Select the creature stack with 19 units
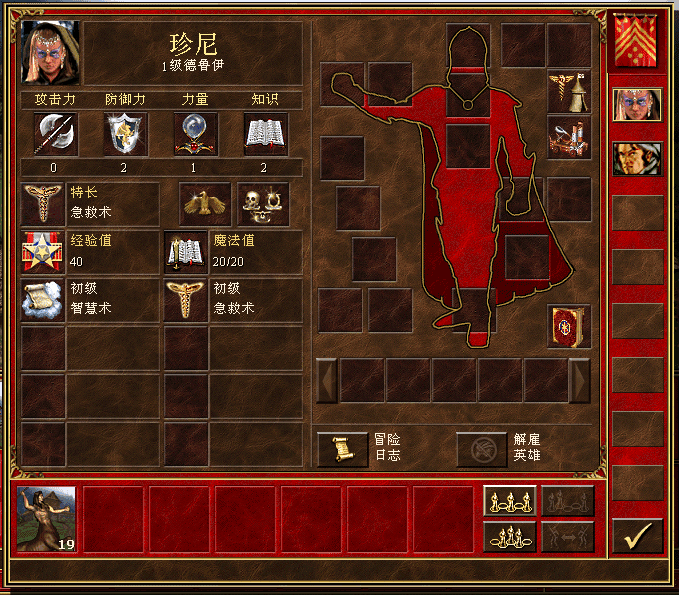Image resolution: width=679 pixels, height=595 pixels. coord(46,519)
